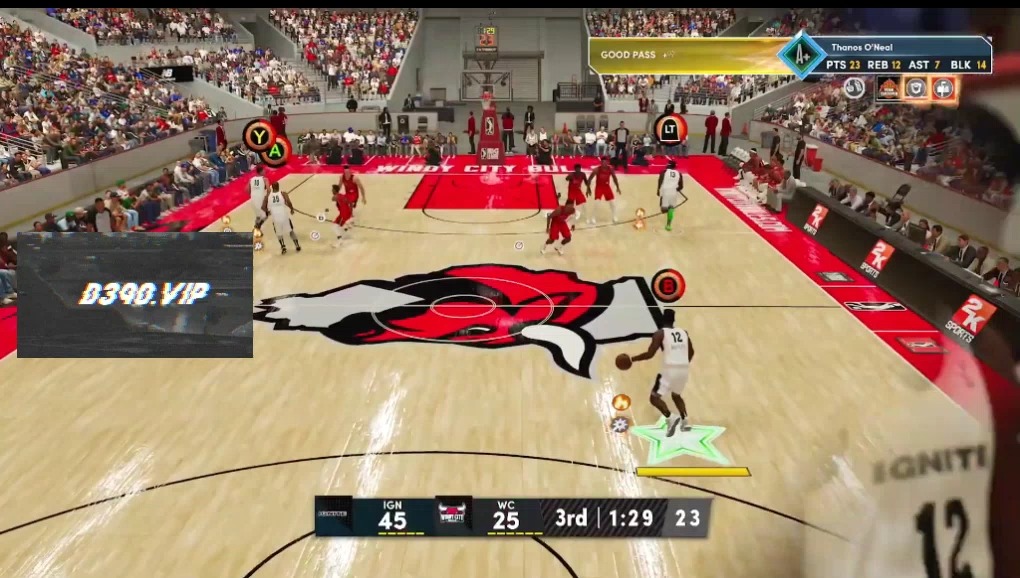This screenshot has width=1020, height=578.
Task: Click the shield badge icon
Action: (x=916, y=89)
